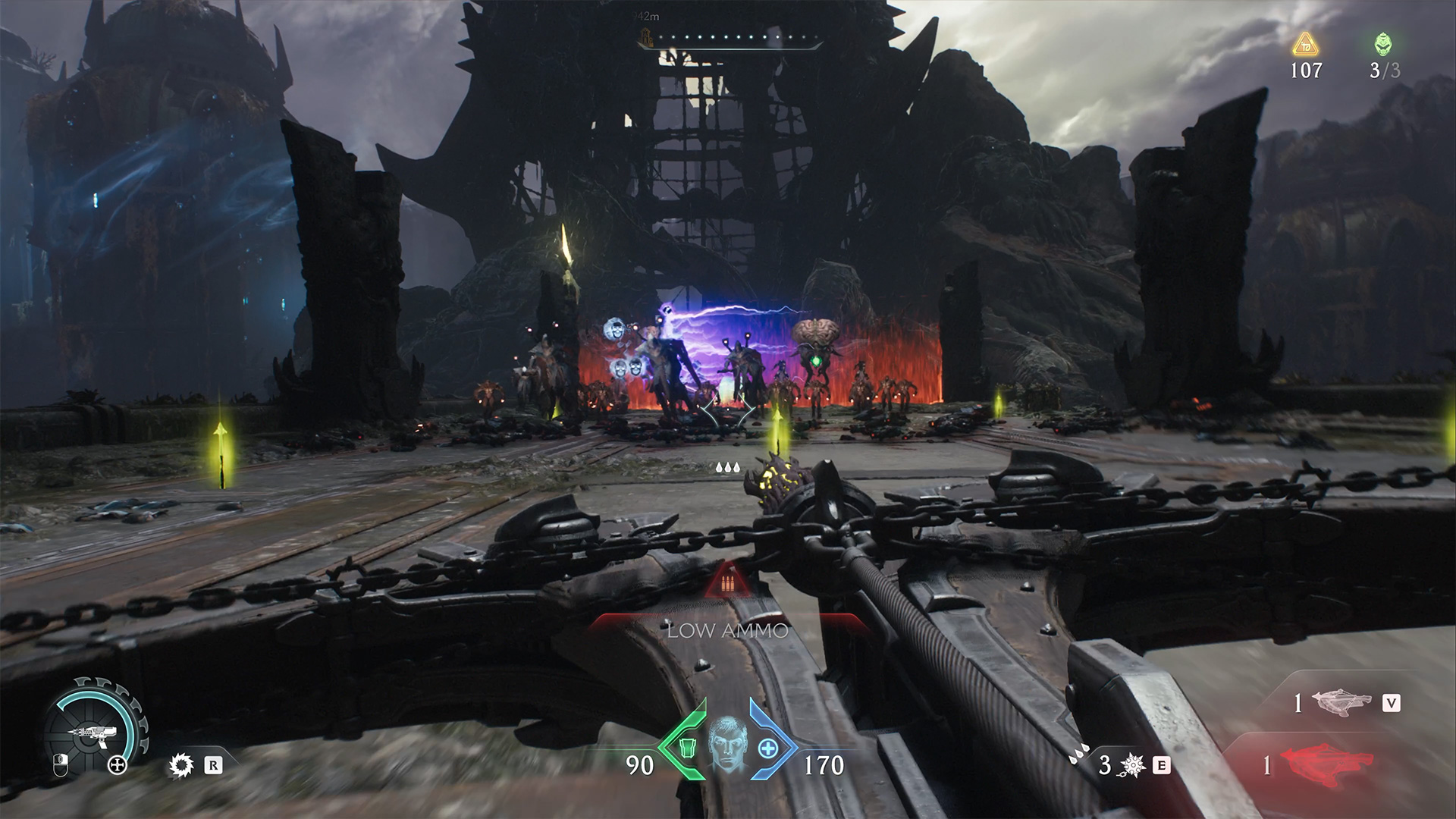Switch to the white crossbow weapon icon
This screenshot has width=1456, height=819.
coord(1341,702)
